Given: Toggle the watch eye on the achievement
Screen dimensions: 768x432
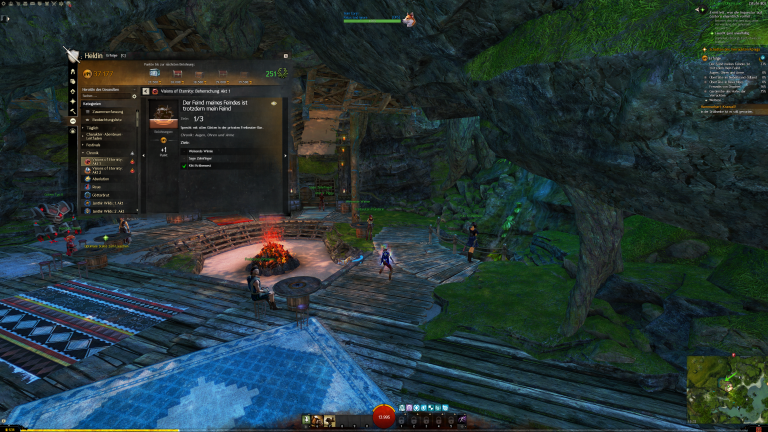Looking at the screenshot, I should [275, 103].
